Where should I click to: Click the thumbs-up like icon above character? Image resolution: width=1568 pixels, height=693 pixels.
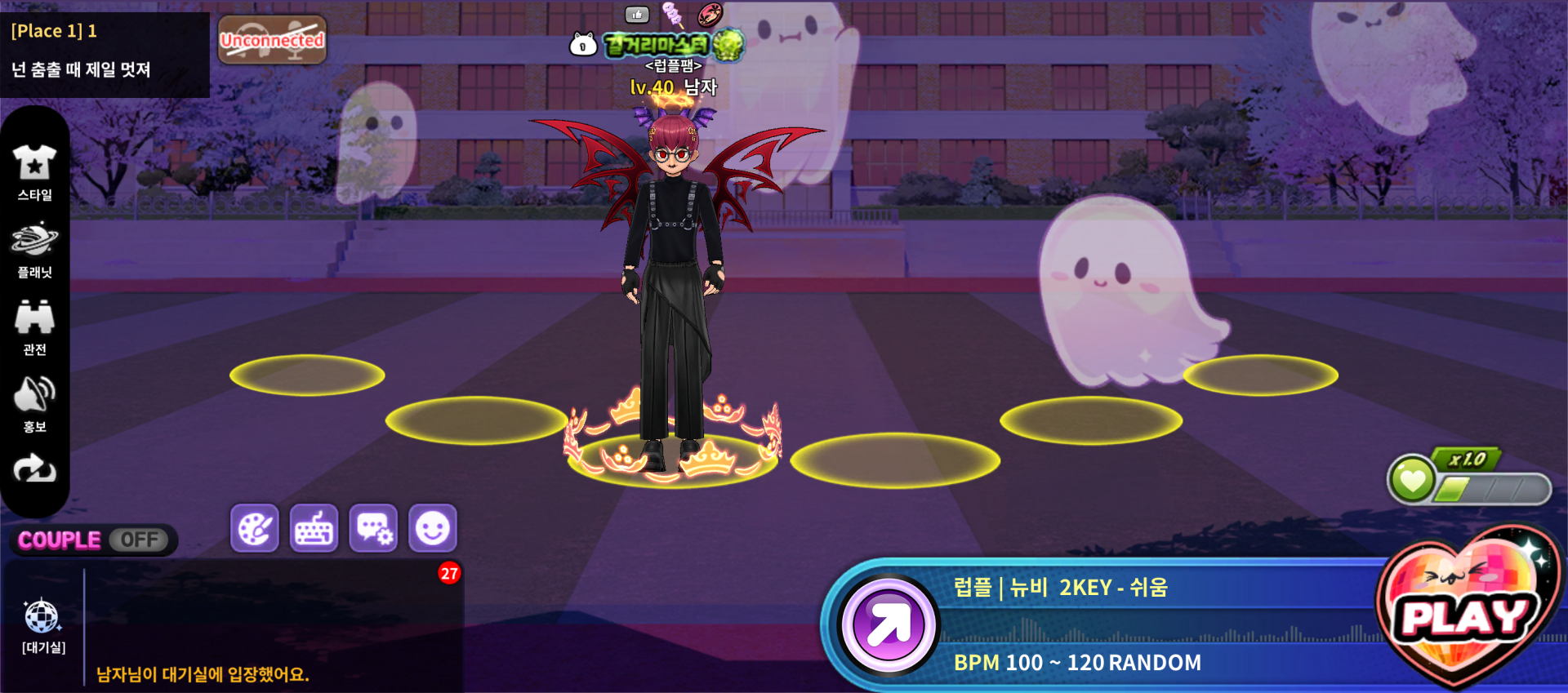637,14
